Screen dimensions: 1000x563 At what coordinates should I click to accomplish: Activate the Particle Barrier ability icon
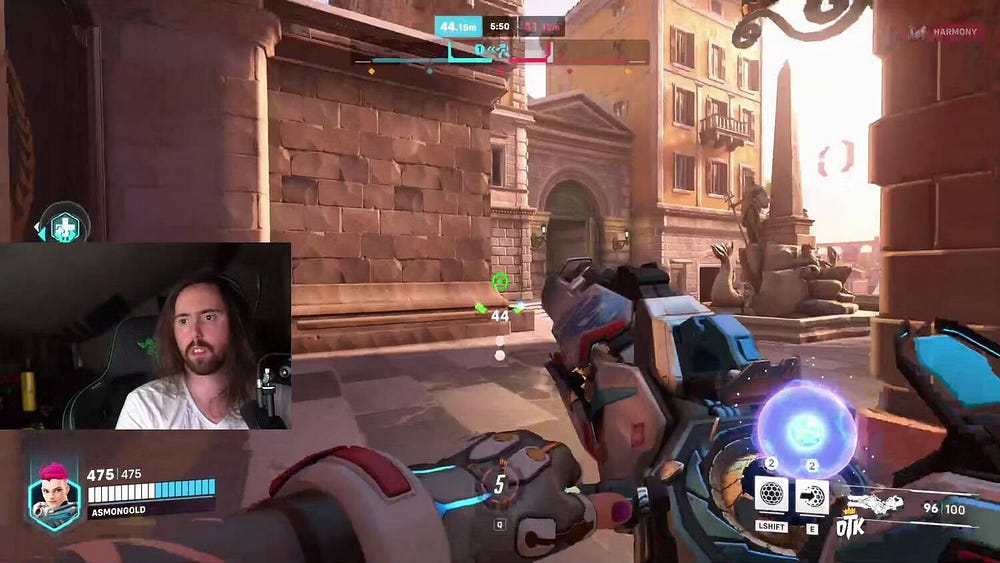click(770, 495)
